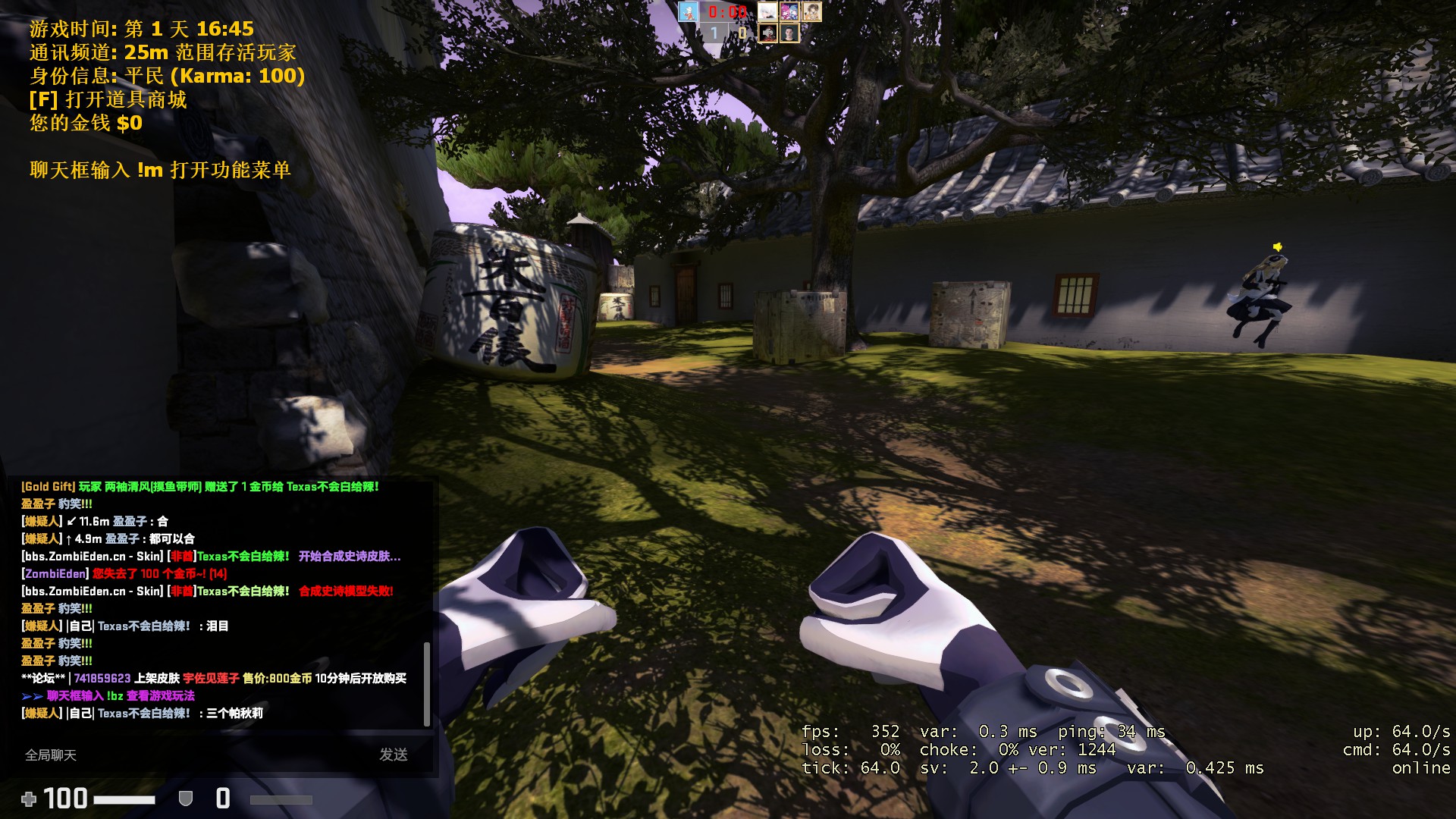Select the real man portrait avatar
Viewport: 1456px width, 819px height.
pos(789,33)
